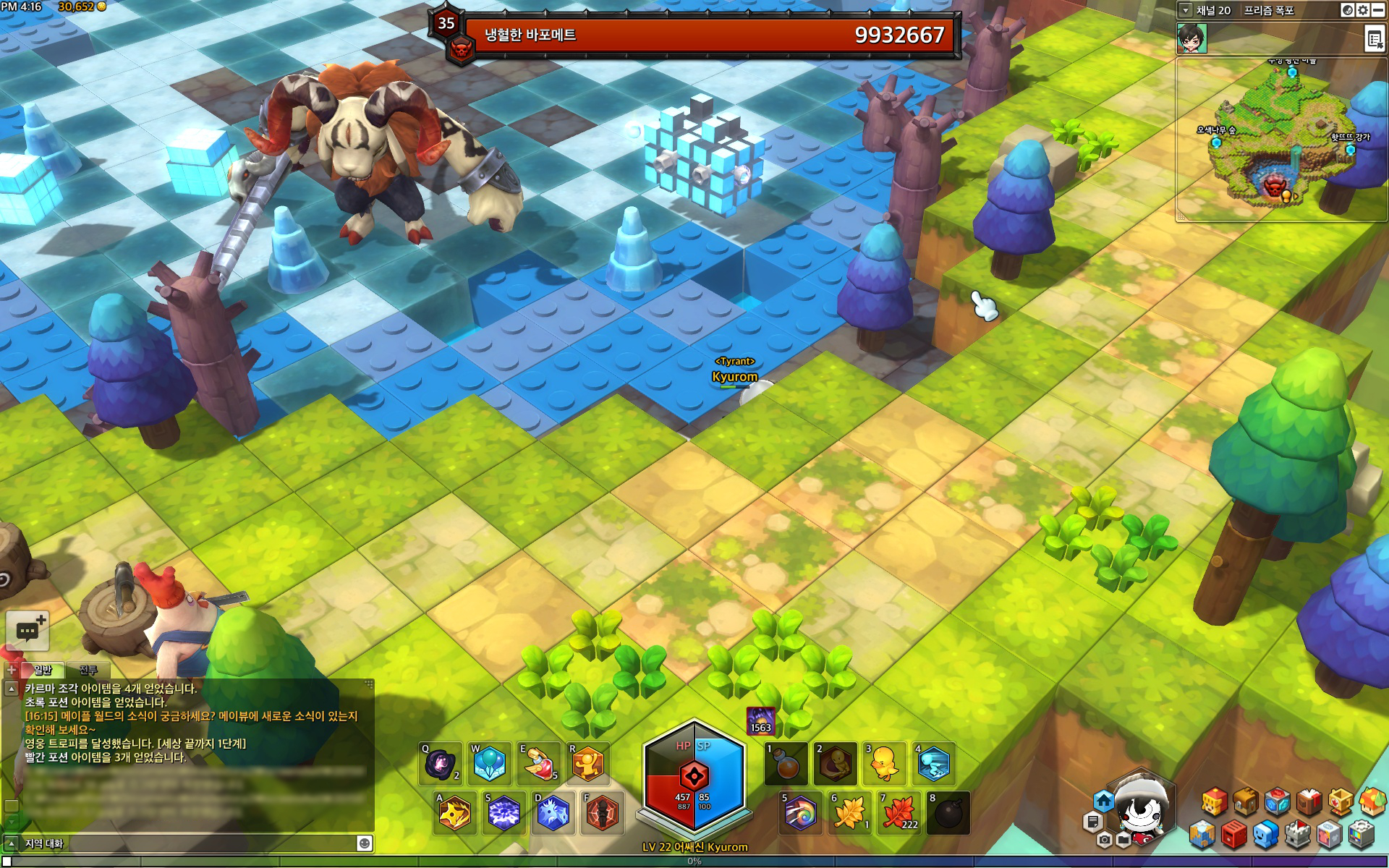Open the gear and TV settings menu
The image size is (1389, 868).
(x=1360, y=835)
